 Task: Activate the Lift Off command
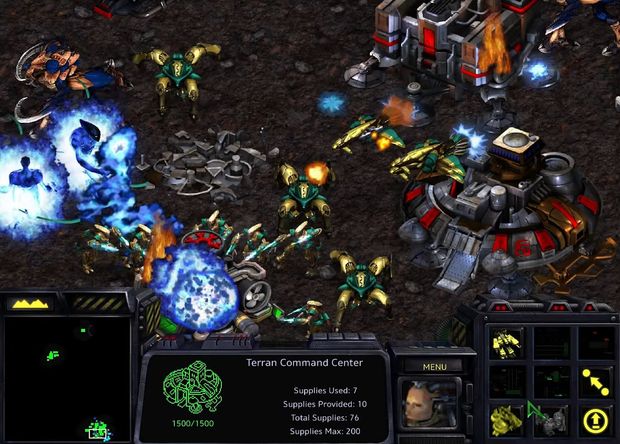pos(597,418)
